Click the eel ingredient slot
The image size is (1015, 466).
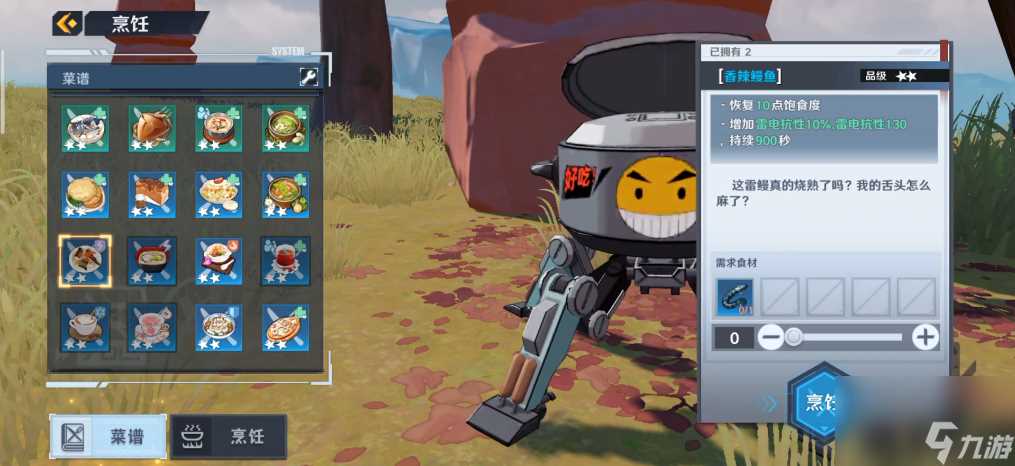735,296
